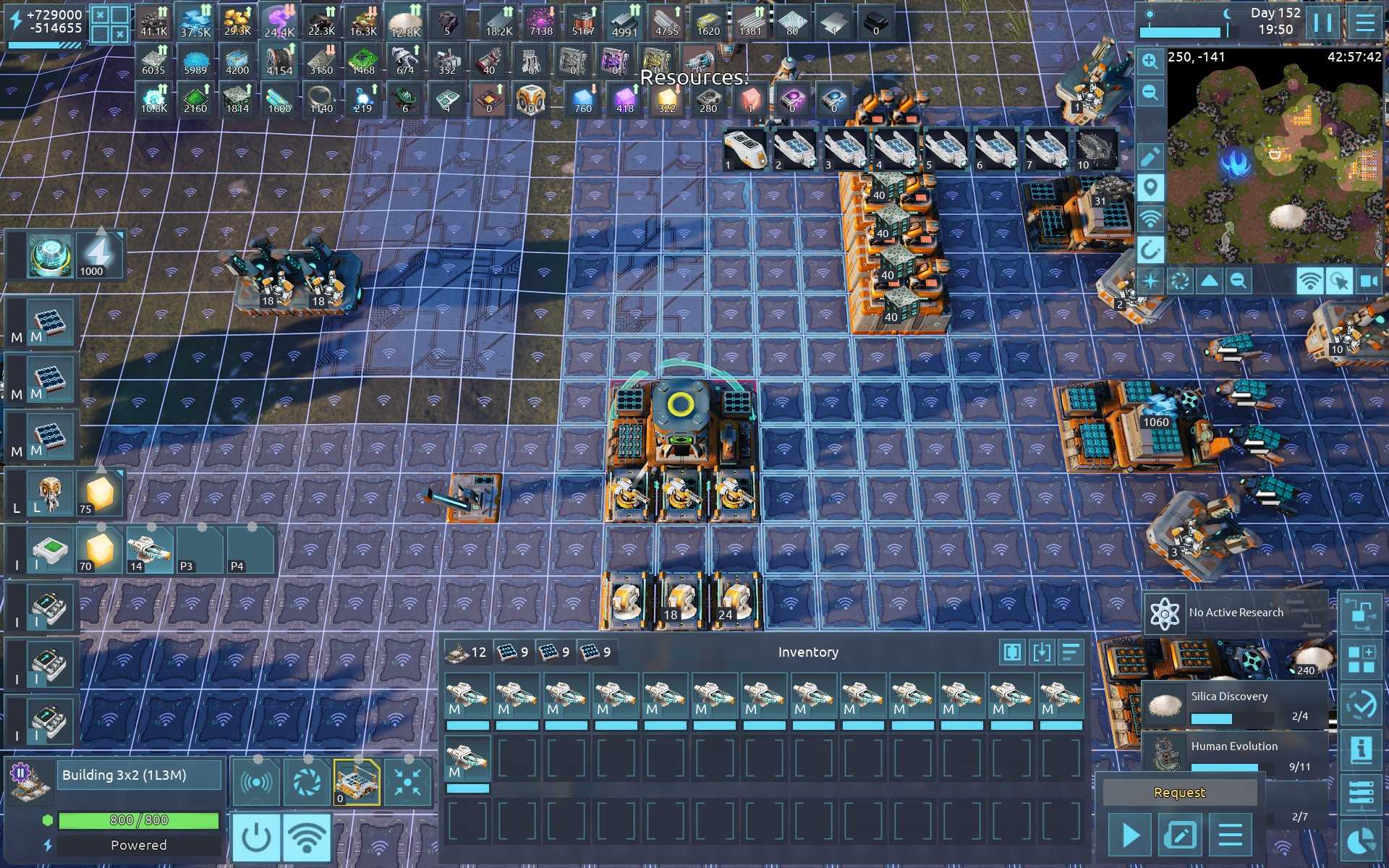Toggle the building's wifi logistics connection
This screenshot has width=1389, height=868.
click(307, 838)
